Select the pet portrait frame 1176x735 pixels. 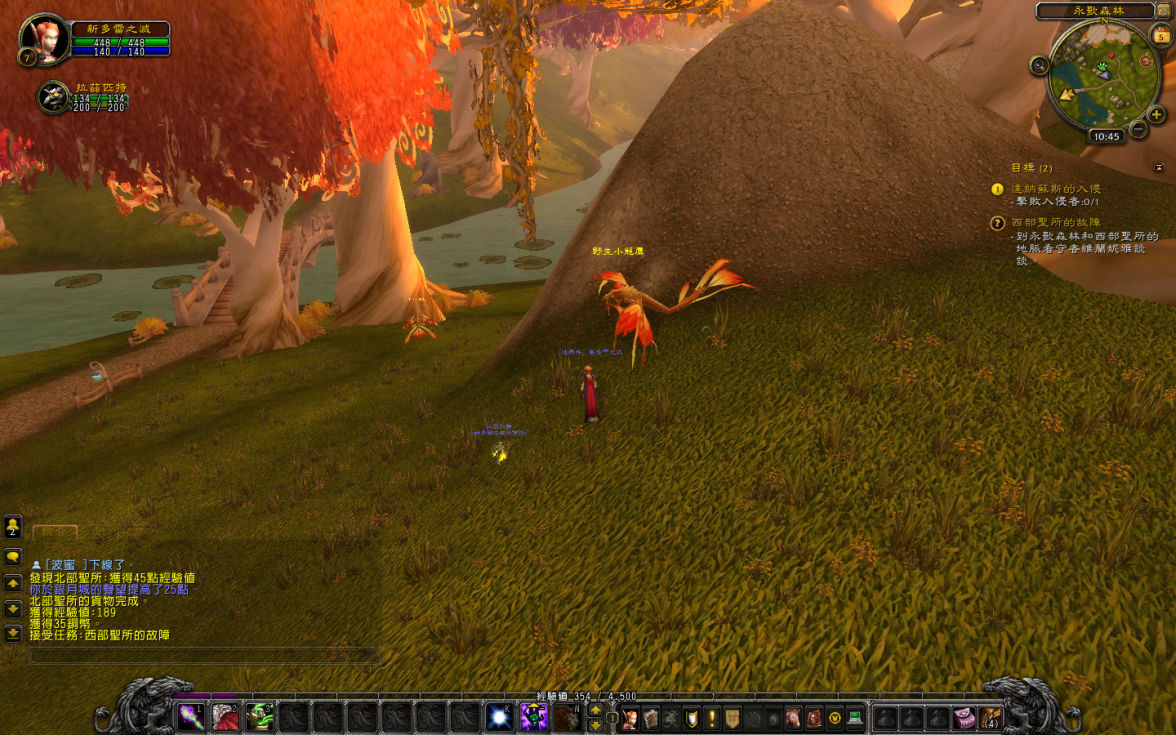(52, 97)
